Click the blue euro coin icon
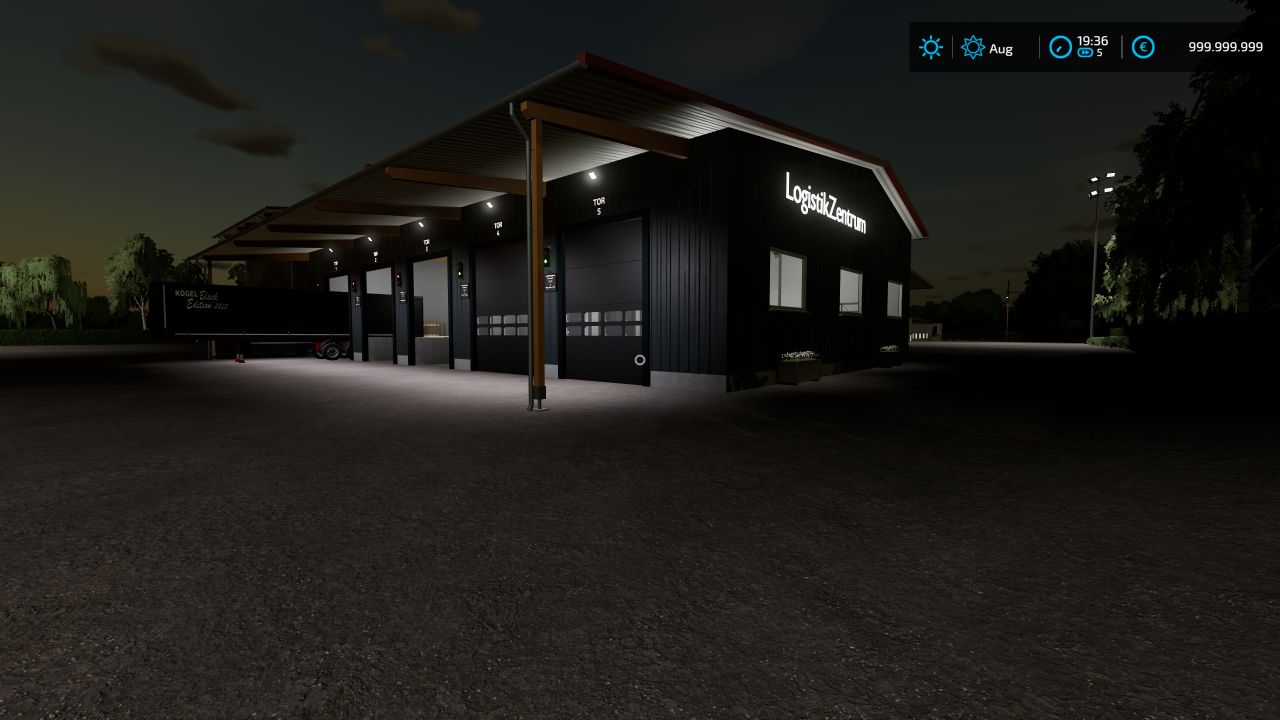Screen dimensions: 1280x720 pos(1143,47)
